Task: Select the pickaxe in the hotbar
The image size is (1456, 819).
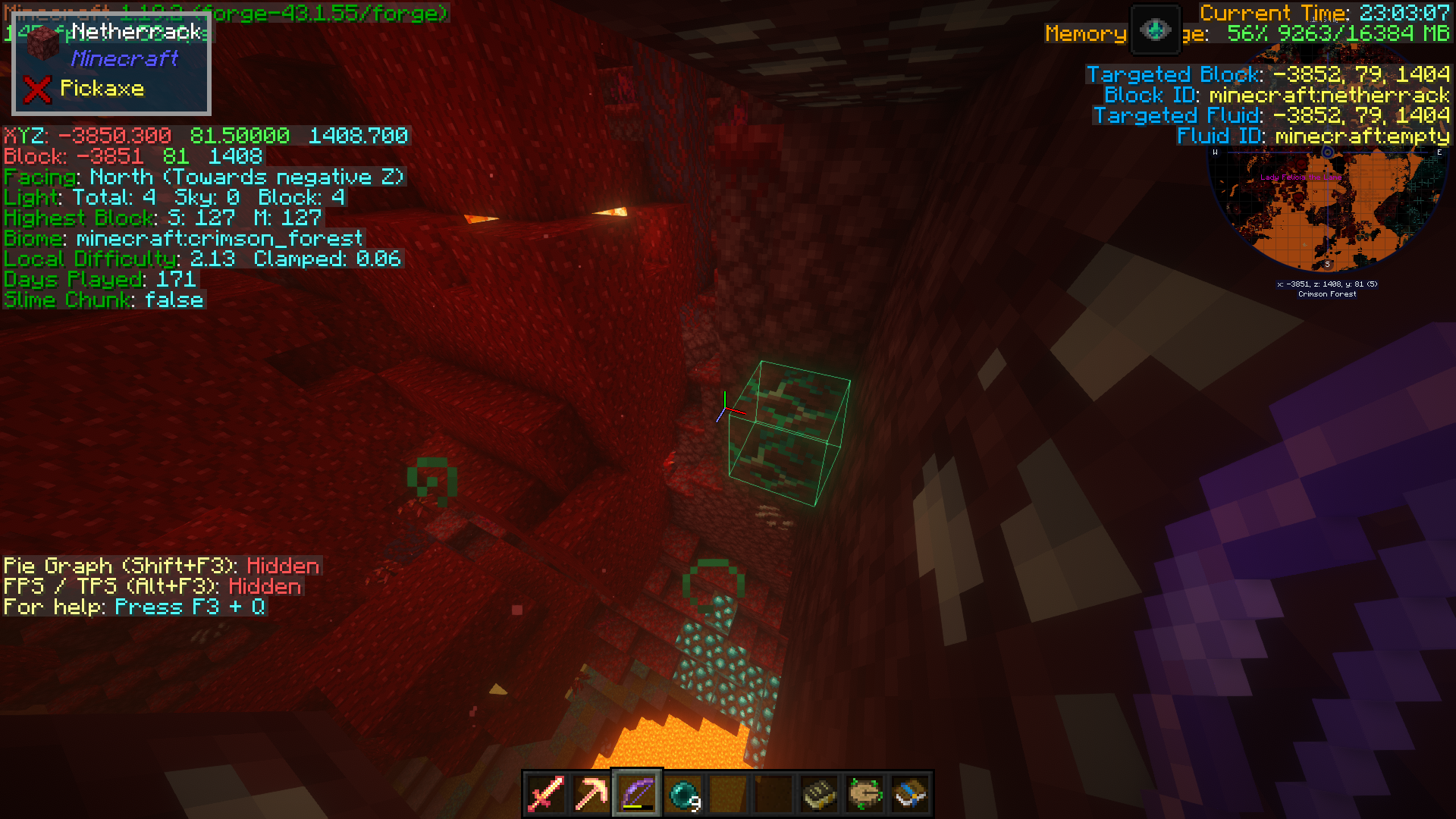Action: pos(591,793)
